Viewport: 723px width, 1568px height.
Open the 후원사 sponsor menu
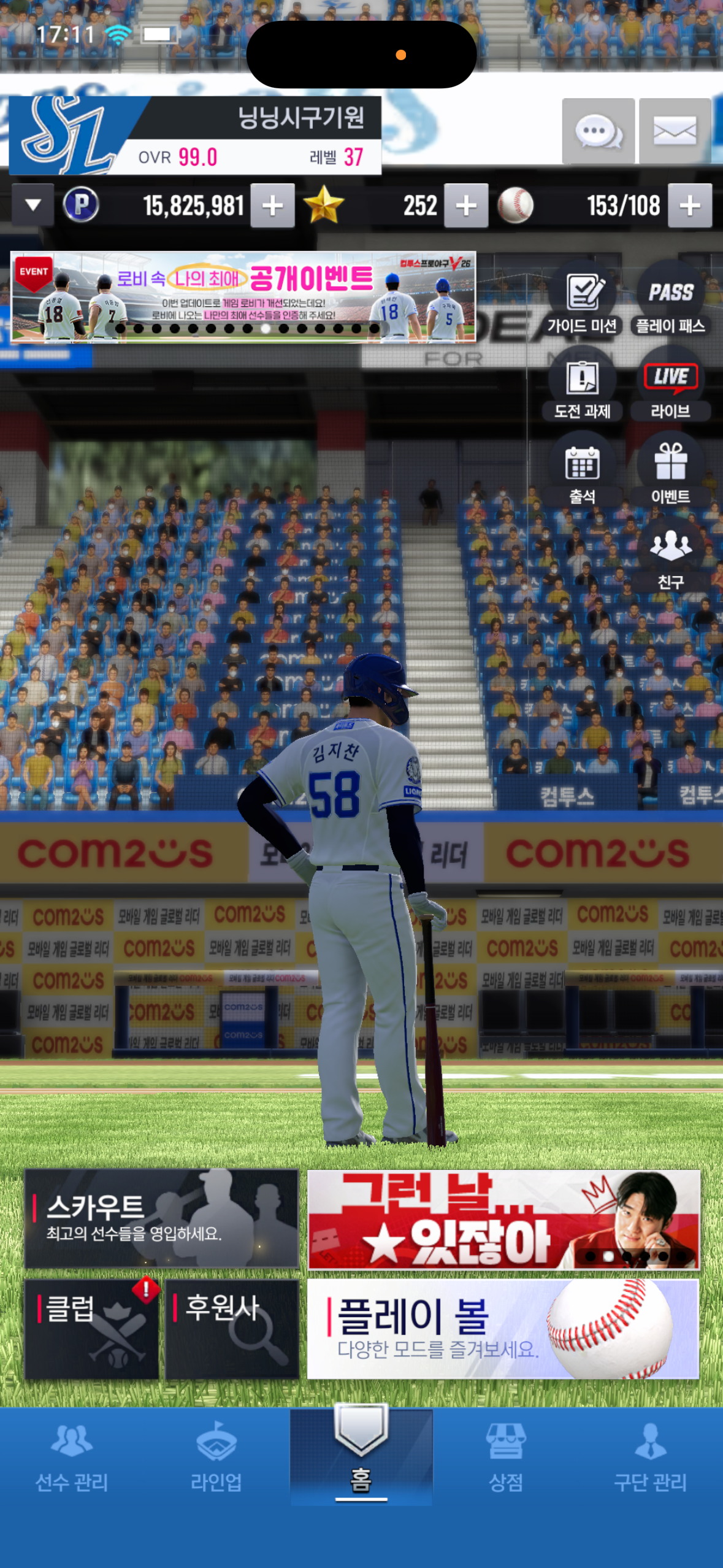232,1329
